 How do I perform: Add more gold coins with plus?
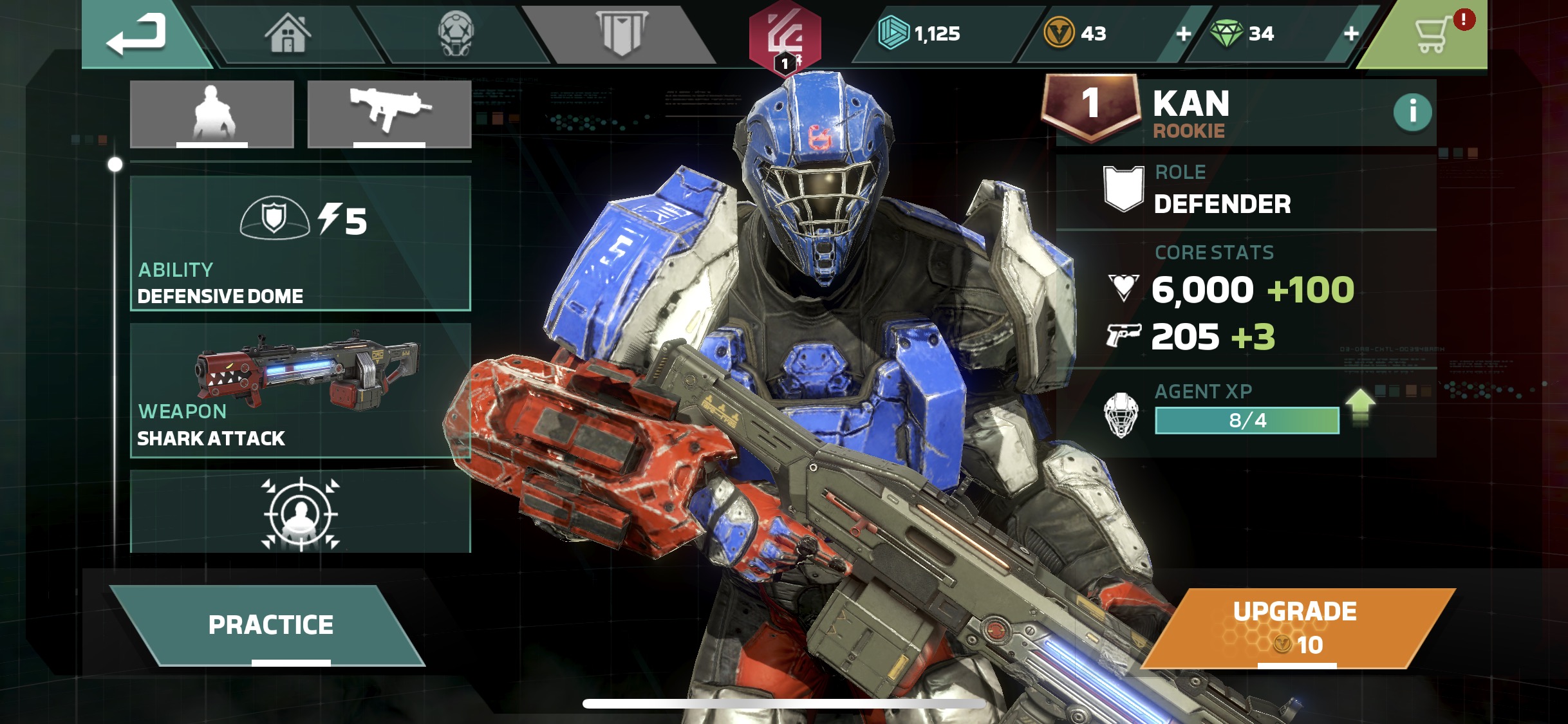[x=1183, y=33]
